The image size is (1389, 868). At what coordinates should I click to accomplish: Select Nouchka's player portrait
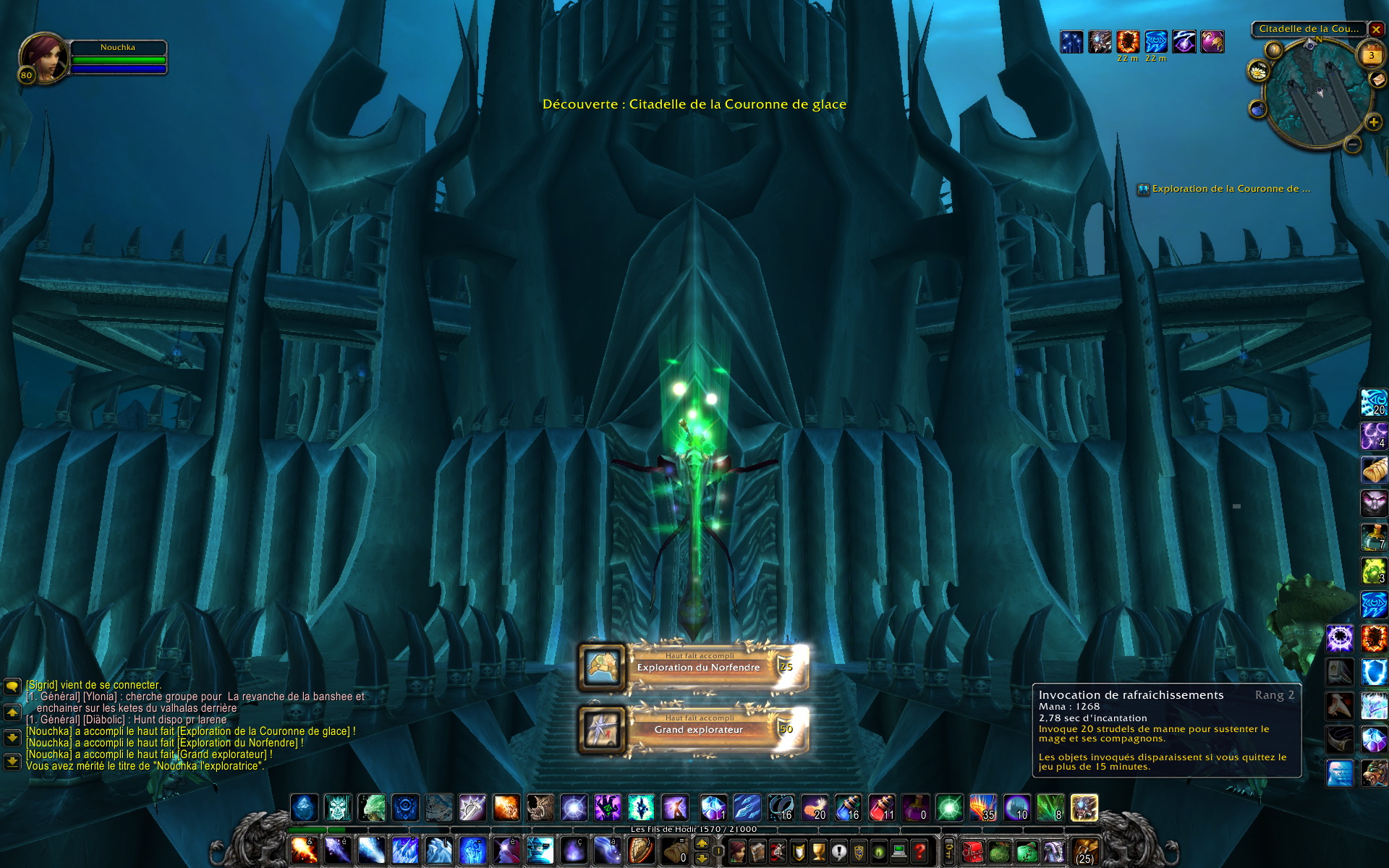coord(44,57)
